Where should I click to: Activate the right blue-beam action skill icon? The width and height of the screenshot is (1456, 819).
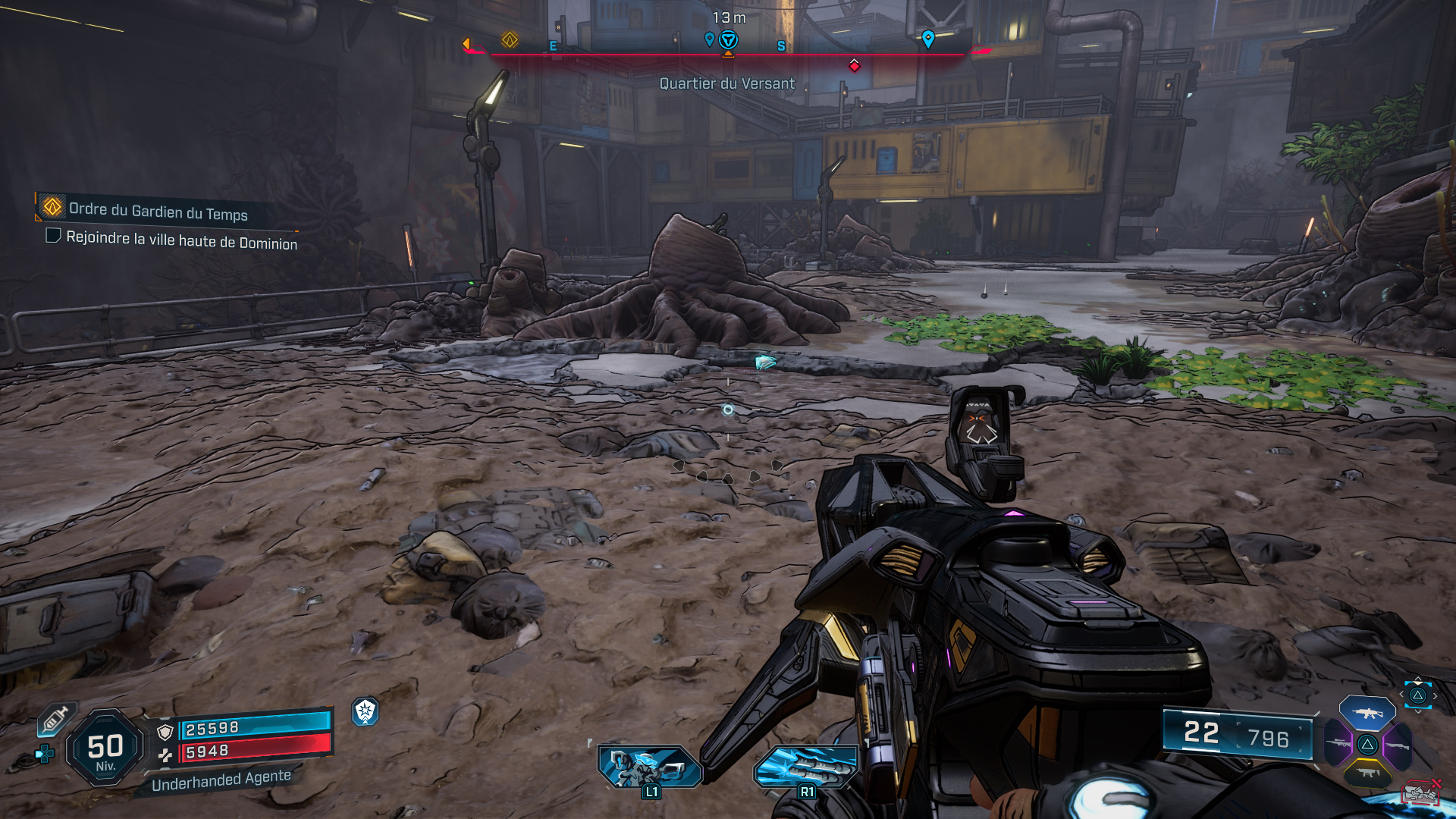pyautogui.click(x=806, y=767)
